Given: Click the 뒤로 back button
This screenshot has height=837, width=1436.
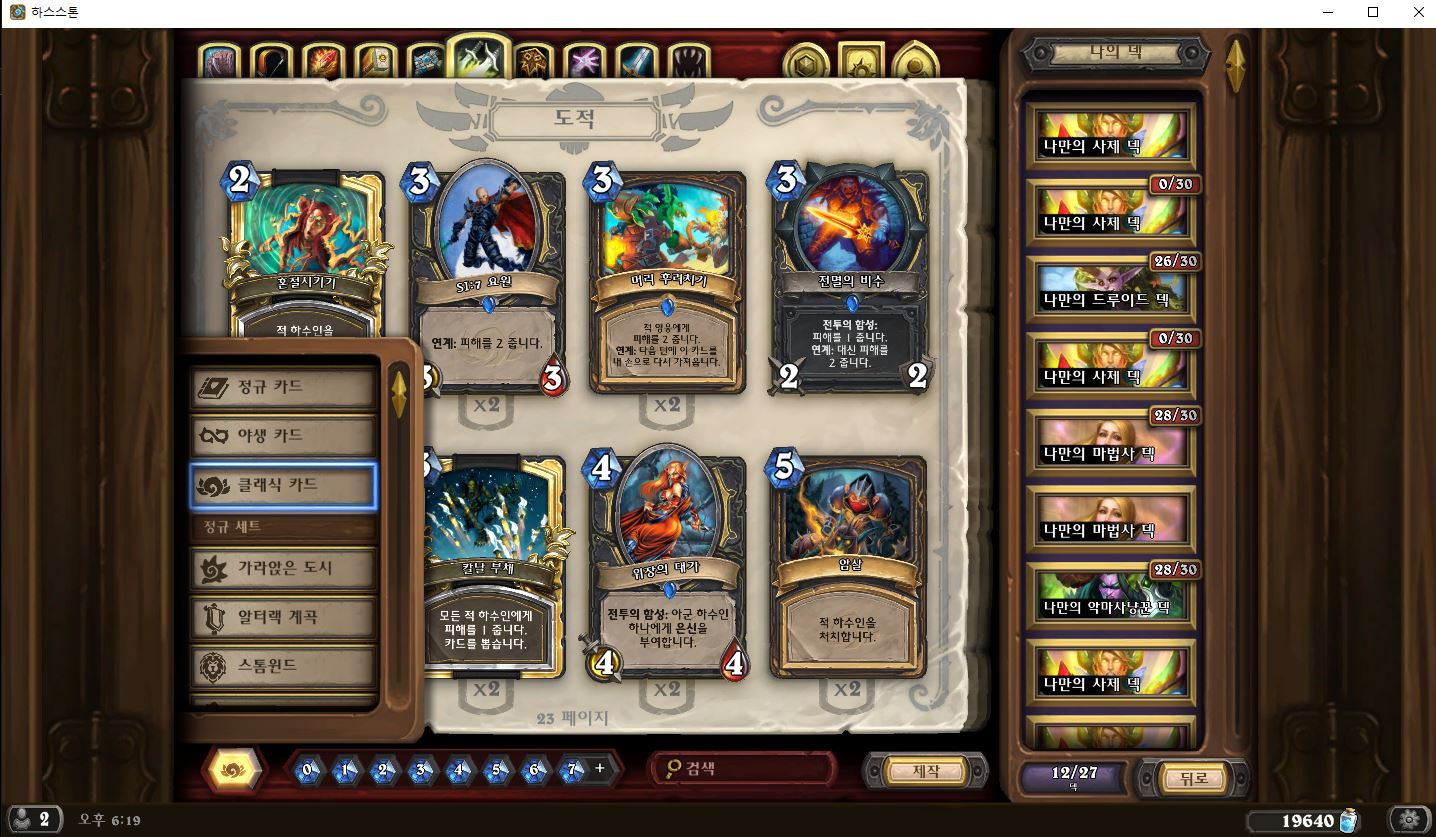Looking at the screenshot, I should [1194, 778].
